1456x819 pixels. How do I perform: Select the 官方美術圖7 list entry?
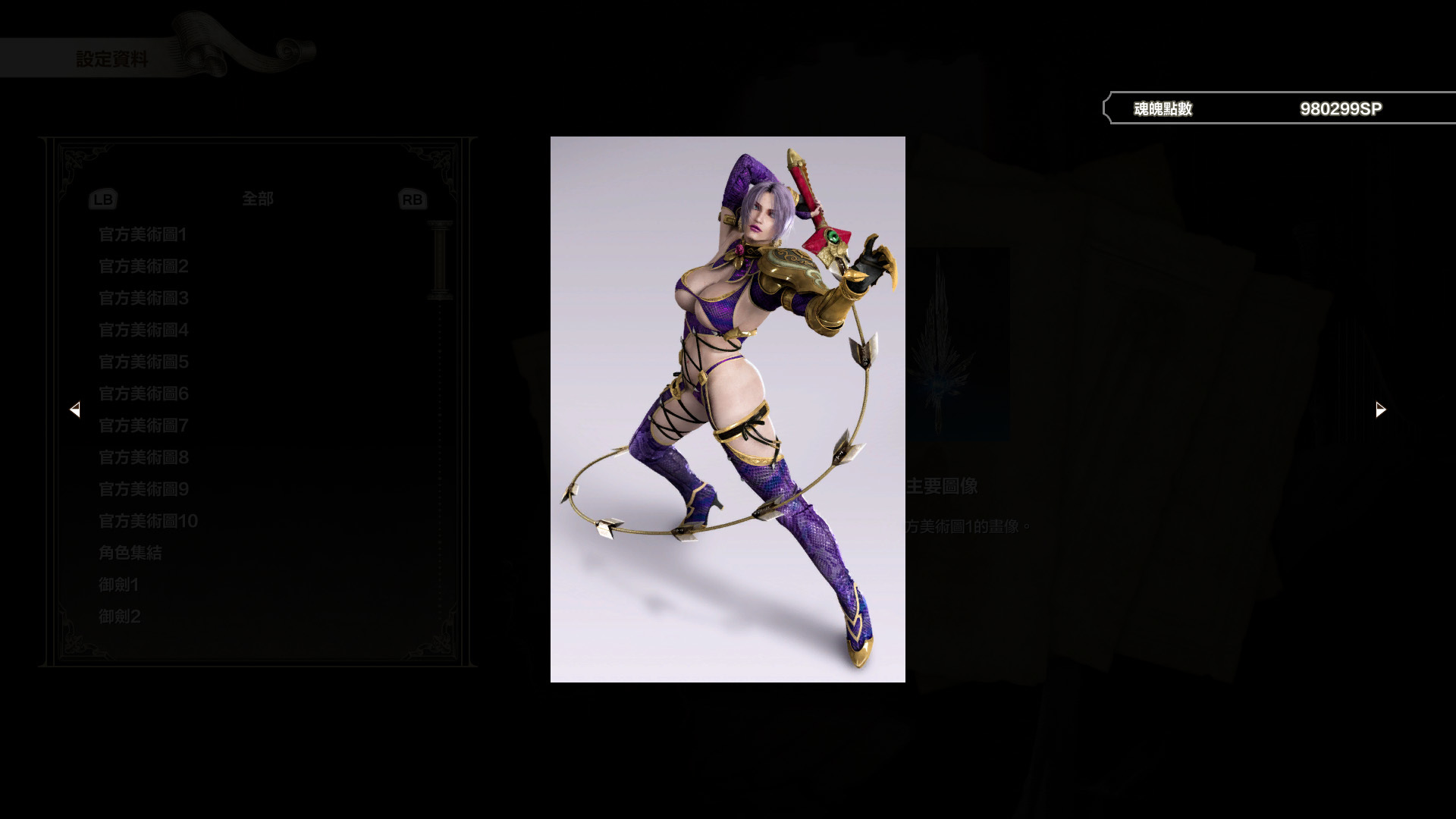pyautogui.click(x=143, y=426)
